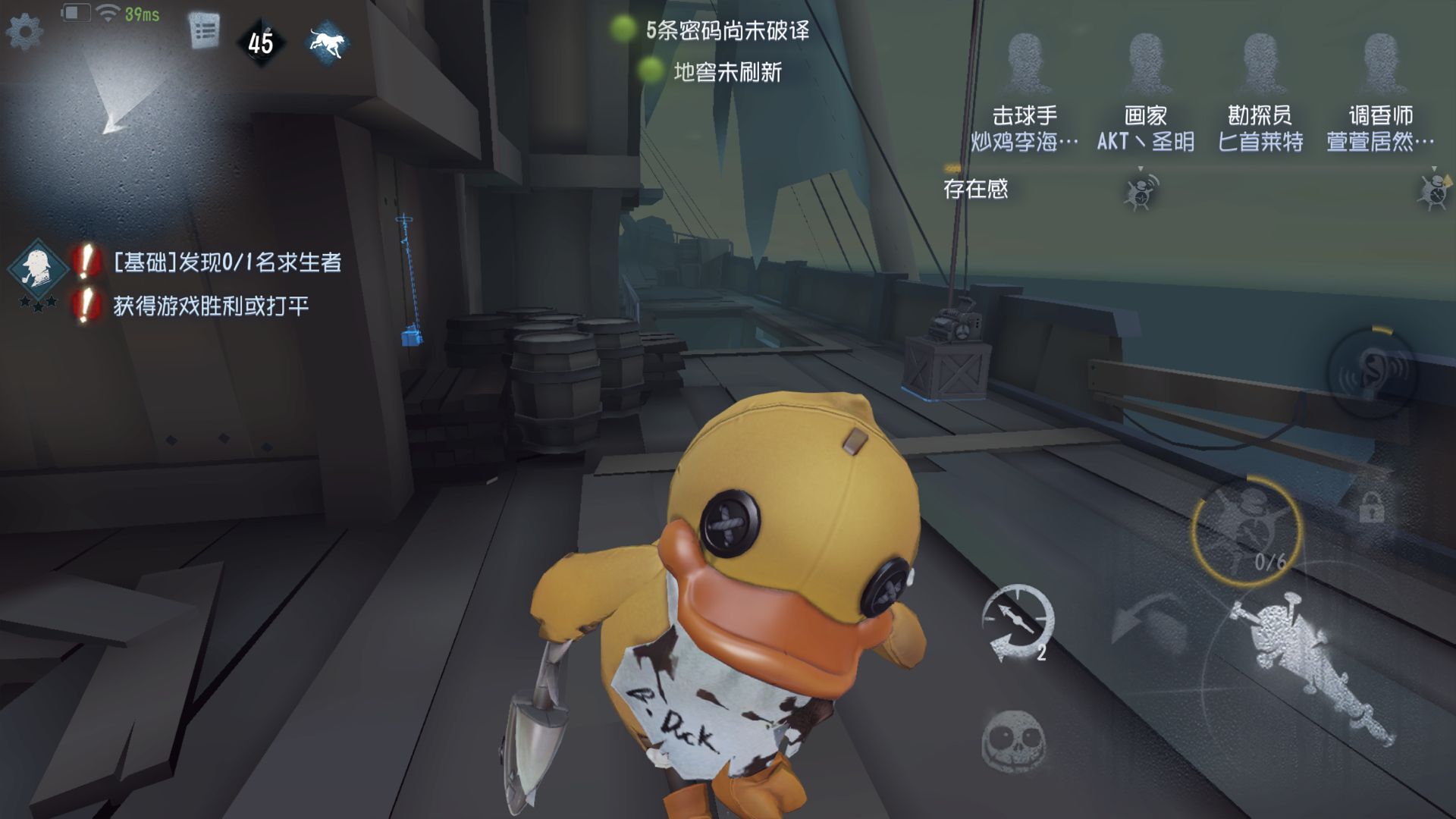
Task: Open the detective deduction task tracker
Action: pos(37,269)
